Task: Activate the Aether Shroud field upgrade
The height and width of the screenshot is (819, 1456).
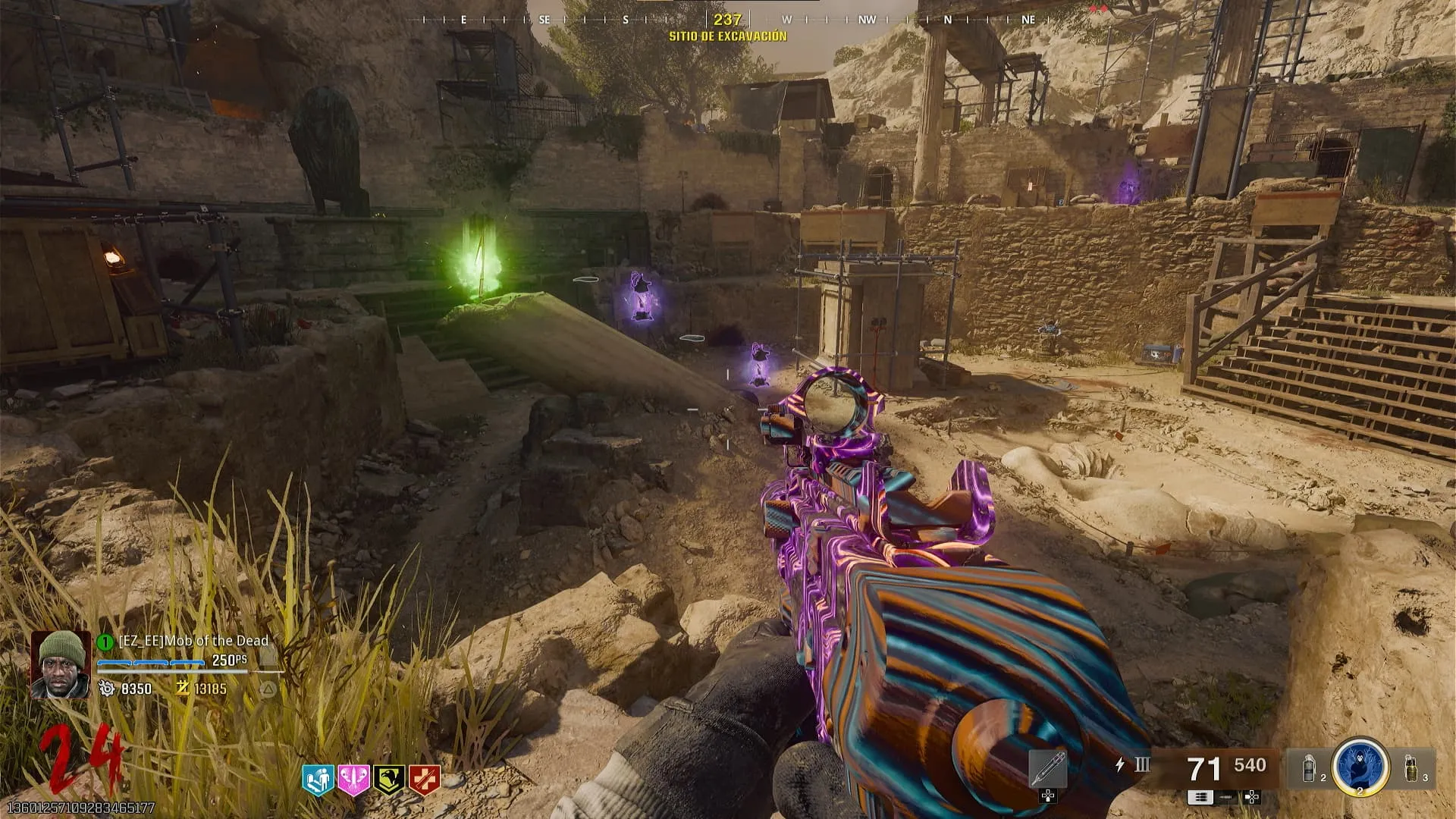Action: 1360,767
